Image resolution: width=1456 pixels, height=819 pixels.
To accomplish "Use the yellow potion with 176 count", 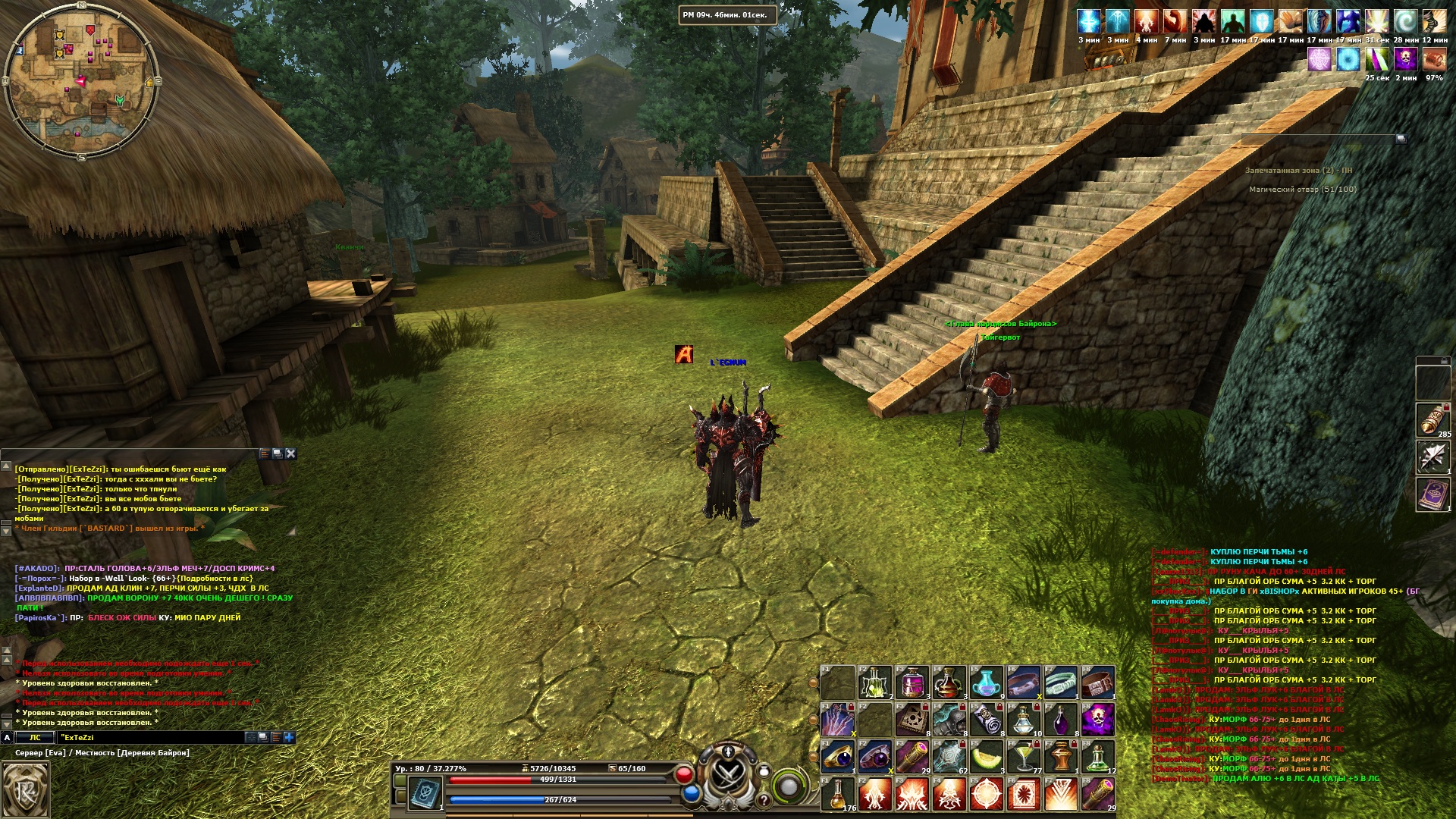I will tap(838, 794).
